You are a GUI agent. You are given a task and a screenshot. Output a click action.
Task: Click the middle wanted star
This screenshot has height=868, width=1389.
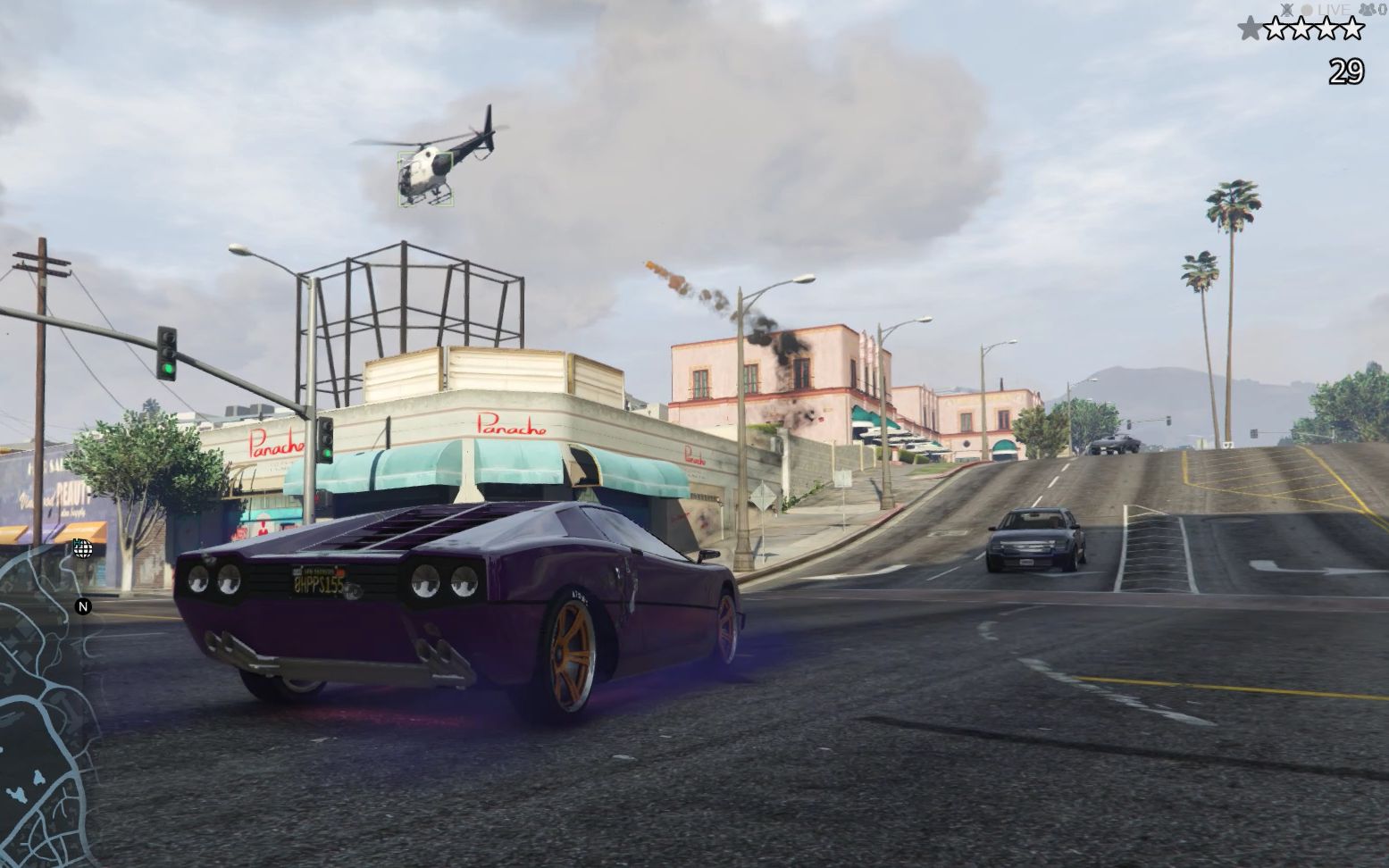1302,28
